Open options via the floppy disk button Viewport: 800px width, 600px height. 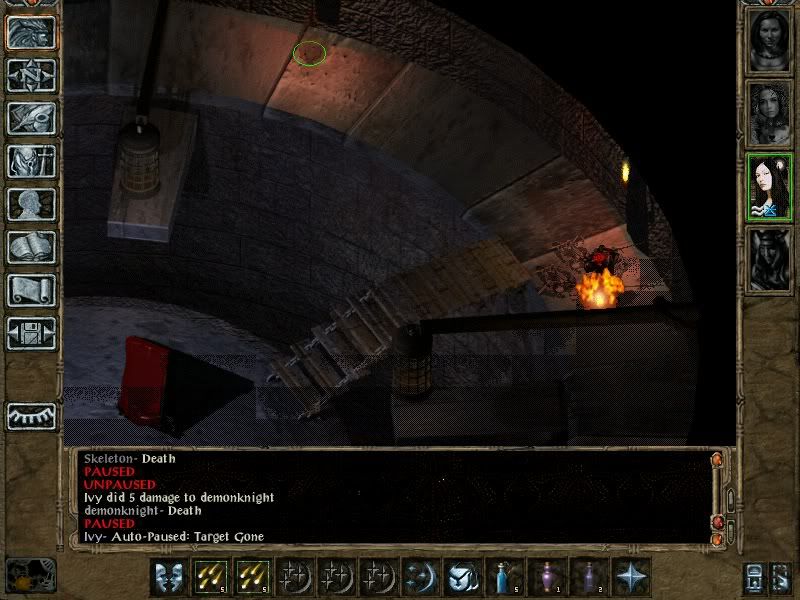click(31, 333)
